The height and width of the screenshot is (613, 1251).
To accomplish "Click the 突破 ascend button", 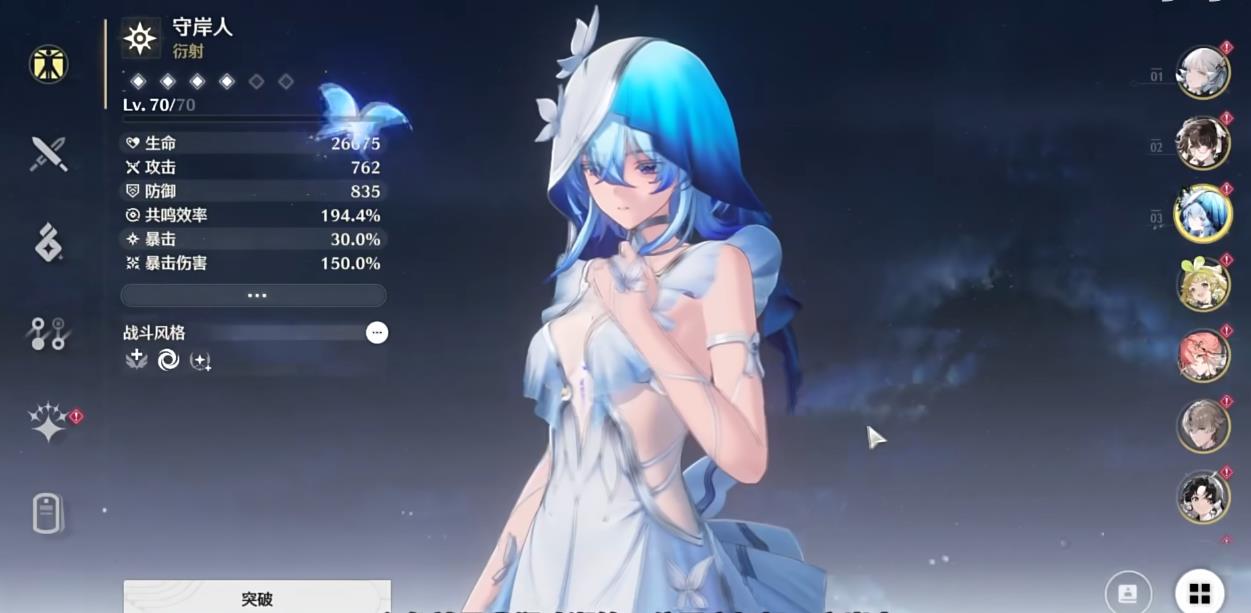I will (257, 598).
